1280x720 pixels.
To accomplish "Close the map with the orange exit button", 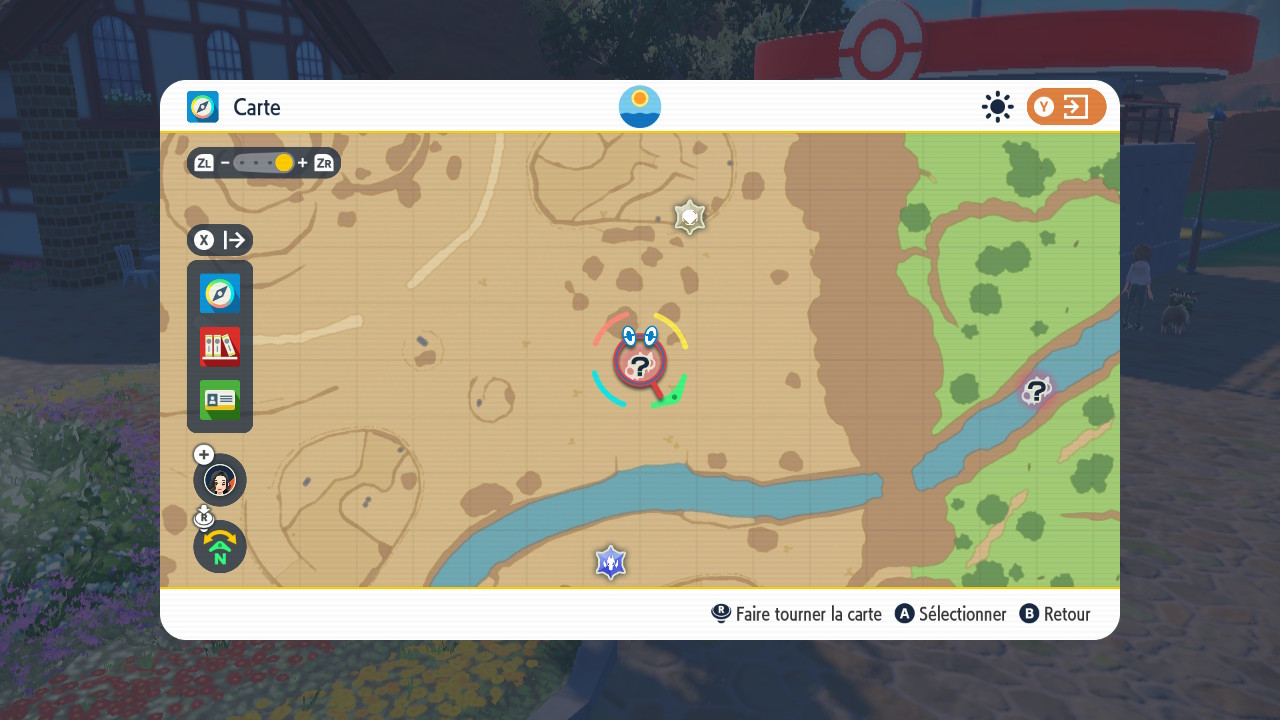I will 1066,107.
